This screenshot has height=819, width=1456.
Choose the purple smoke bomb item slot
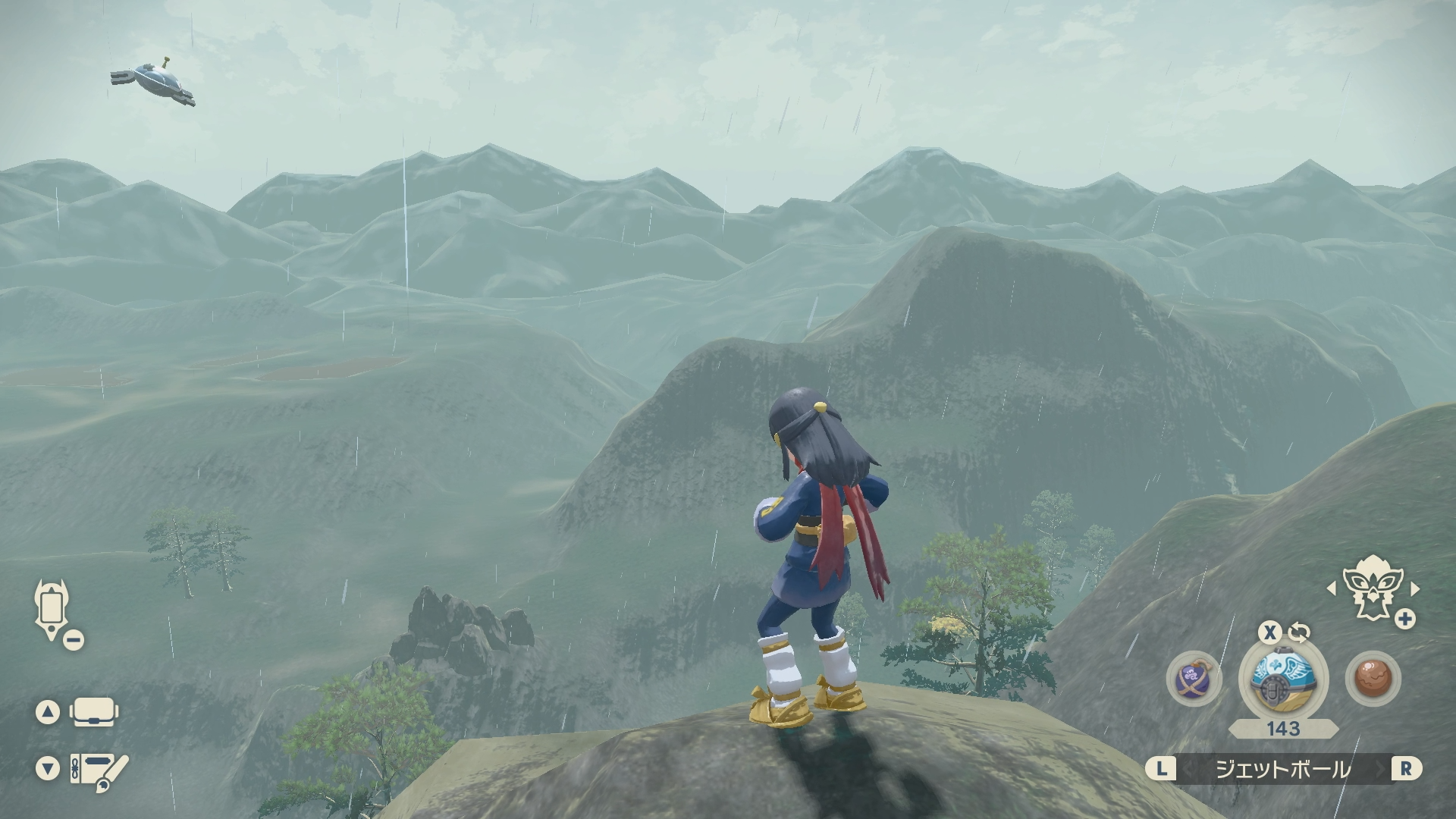click(1194, 677)
